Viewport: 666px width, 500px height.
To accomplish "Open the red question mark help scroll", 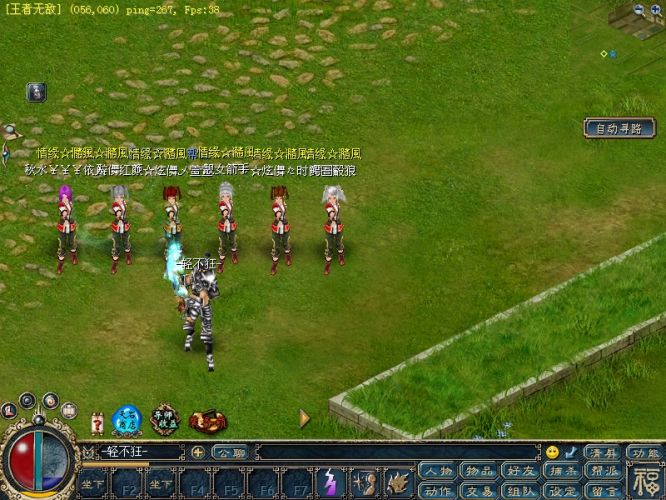I will pyautogui.click(x=97, y=423).
